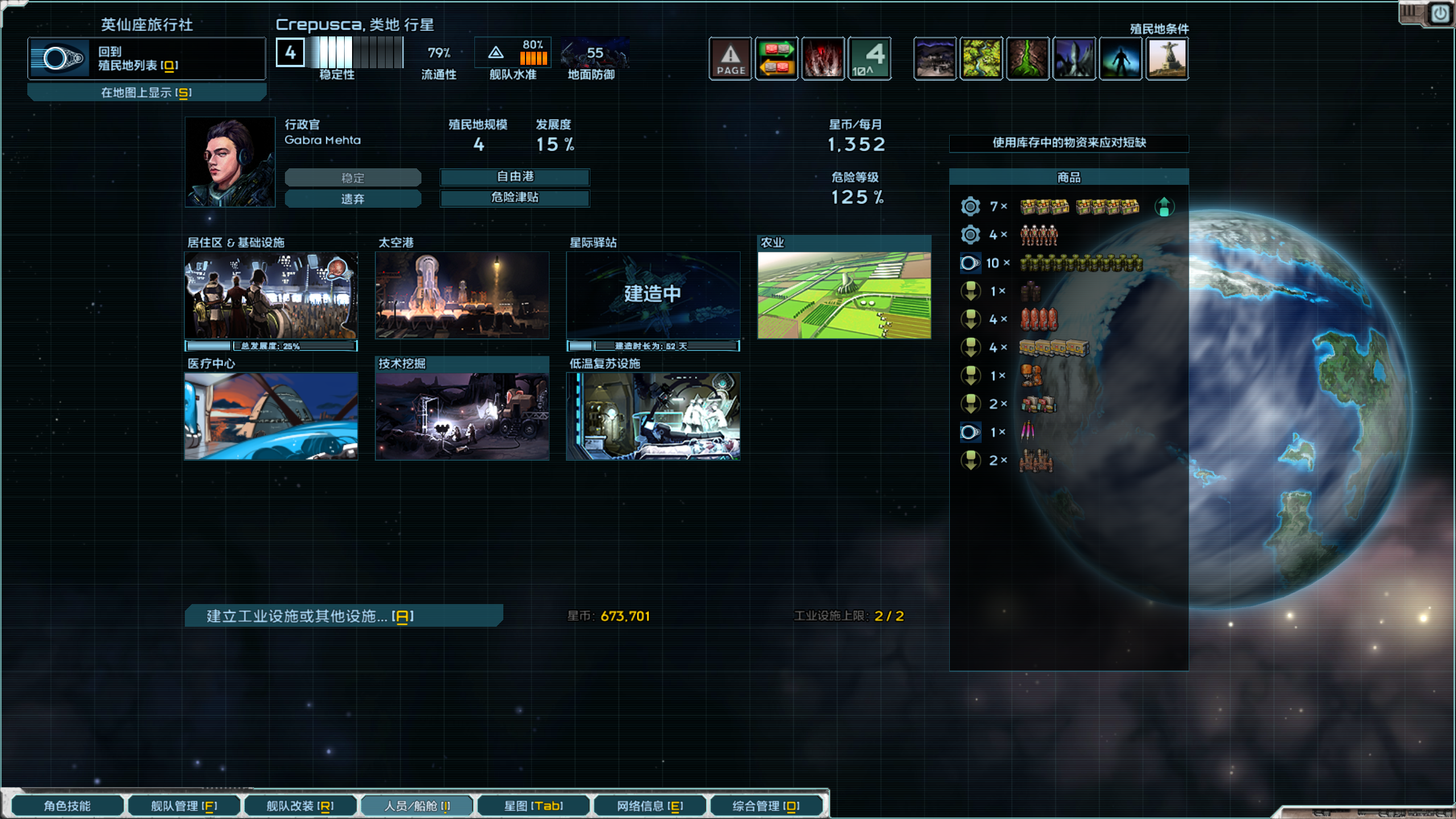Click the dark ruins colony condition icon

coord(936,57)
